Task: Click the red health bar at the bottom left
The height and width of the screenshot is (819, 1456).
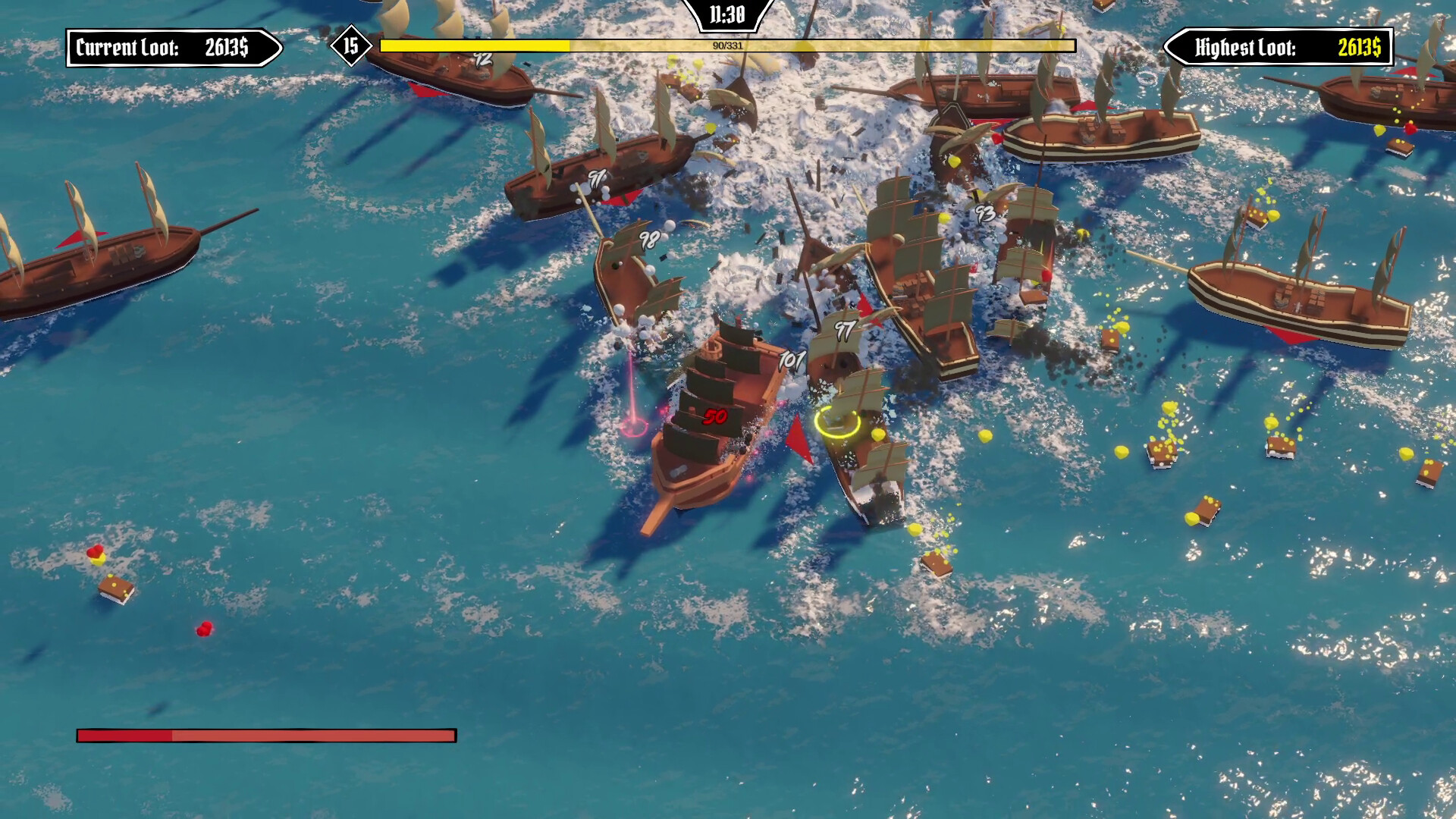Action: click(x=265, y=733)
